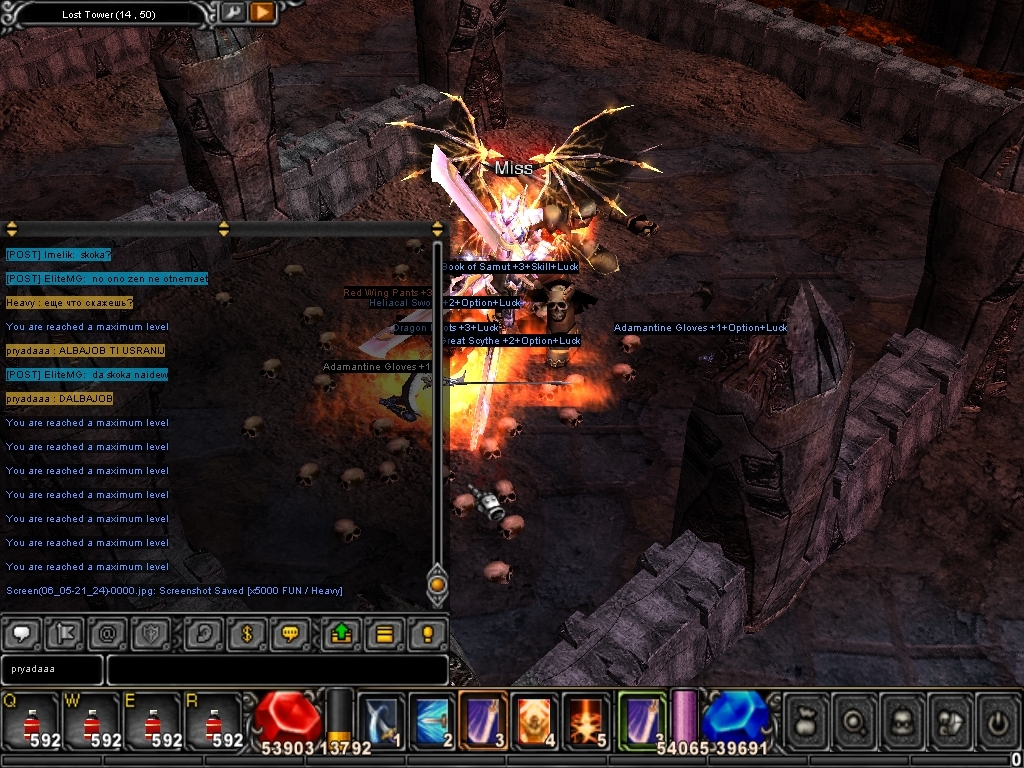Toggle the ear whisper button

coord(202,634)
